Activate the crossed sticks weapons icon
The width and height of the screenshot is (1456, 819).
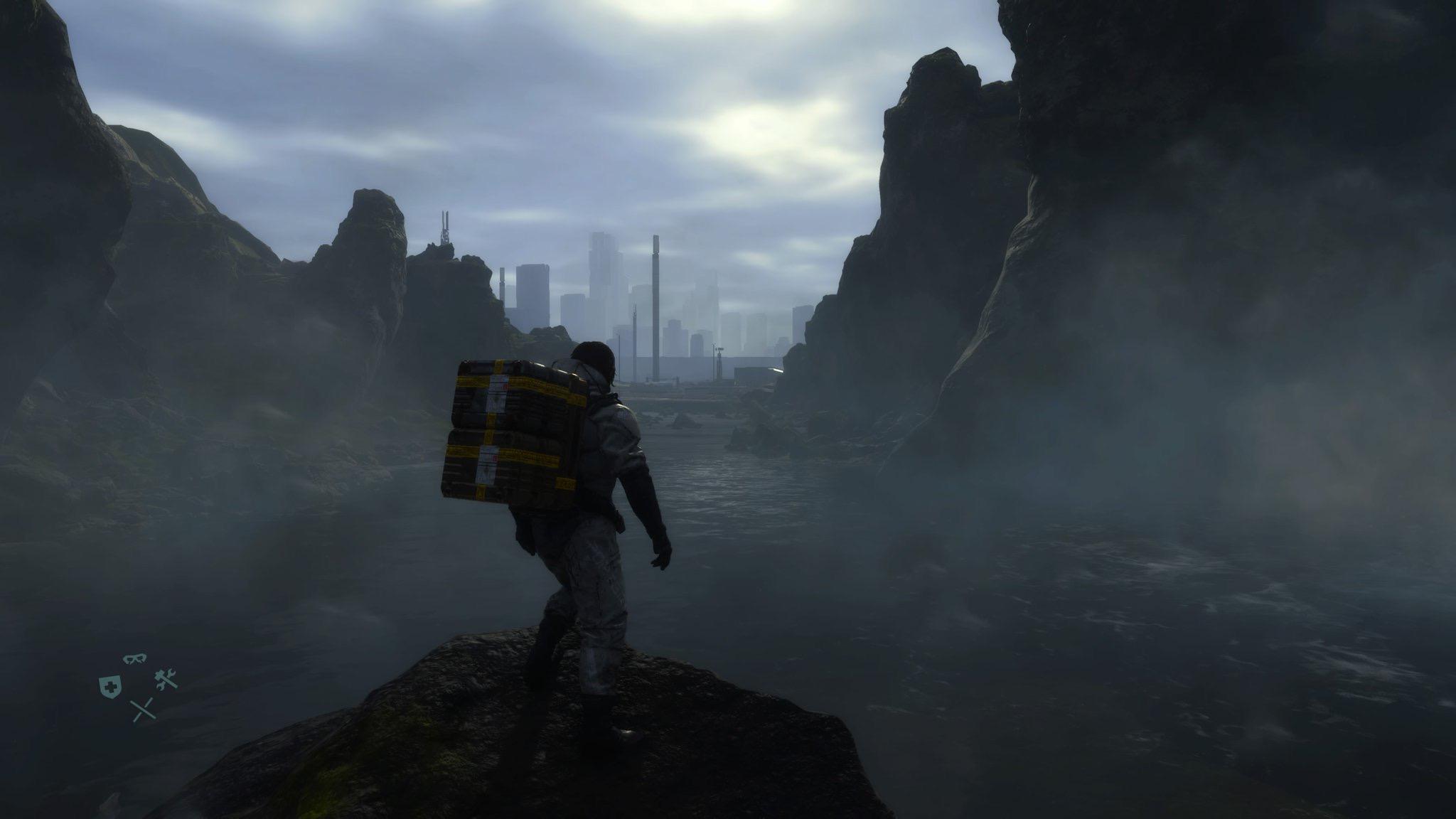coord(144,710)
